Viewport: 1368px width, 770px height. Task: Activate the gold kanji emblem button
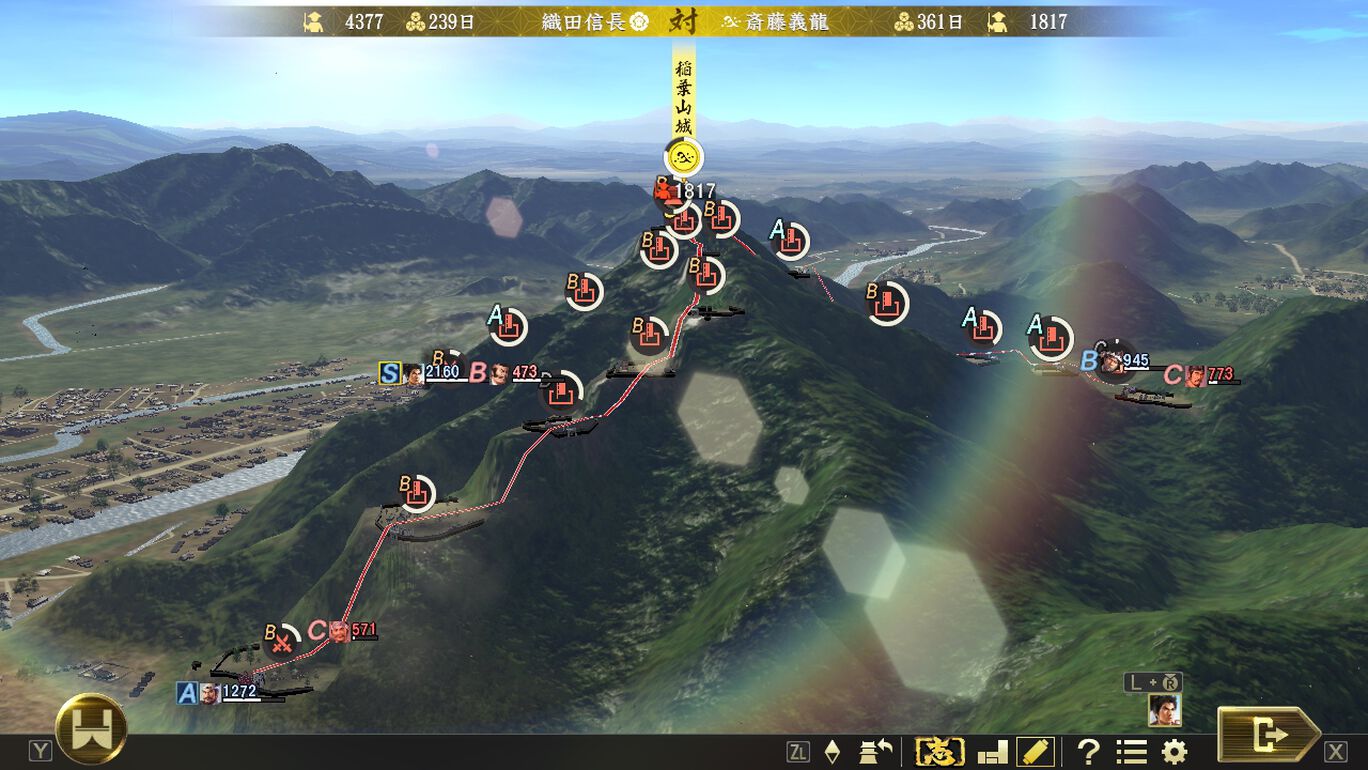pos(940,752)
